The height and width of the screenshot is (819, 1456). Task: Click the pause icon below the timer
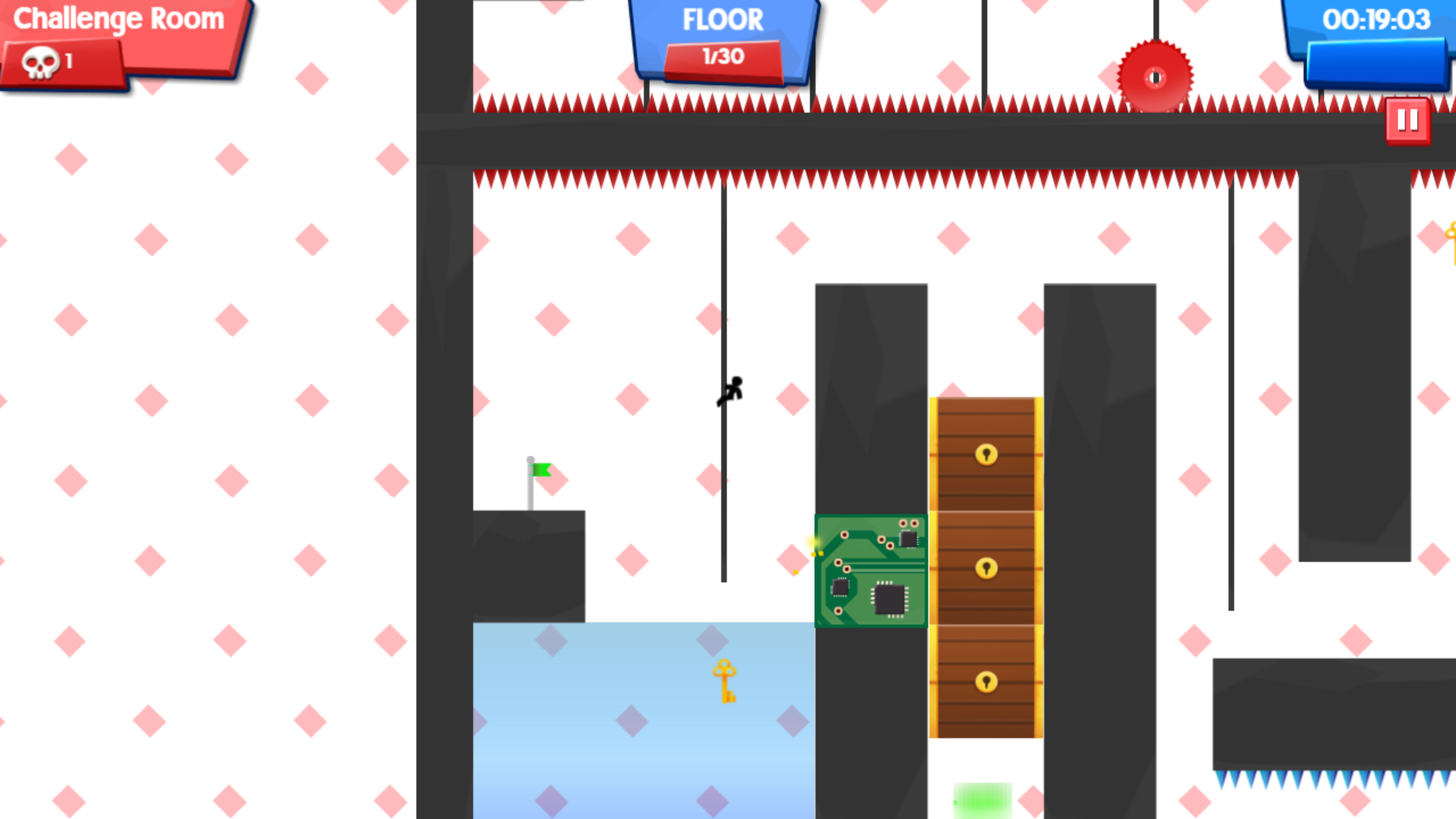point(1408,118)
